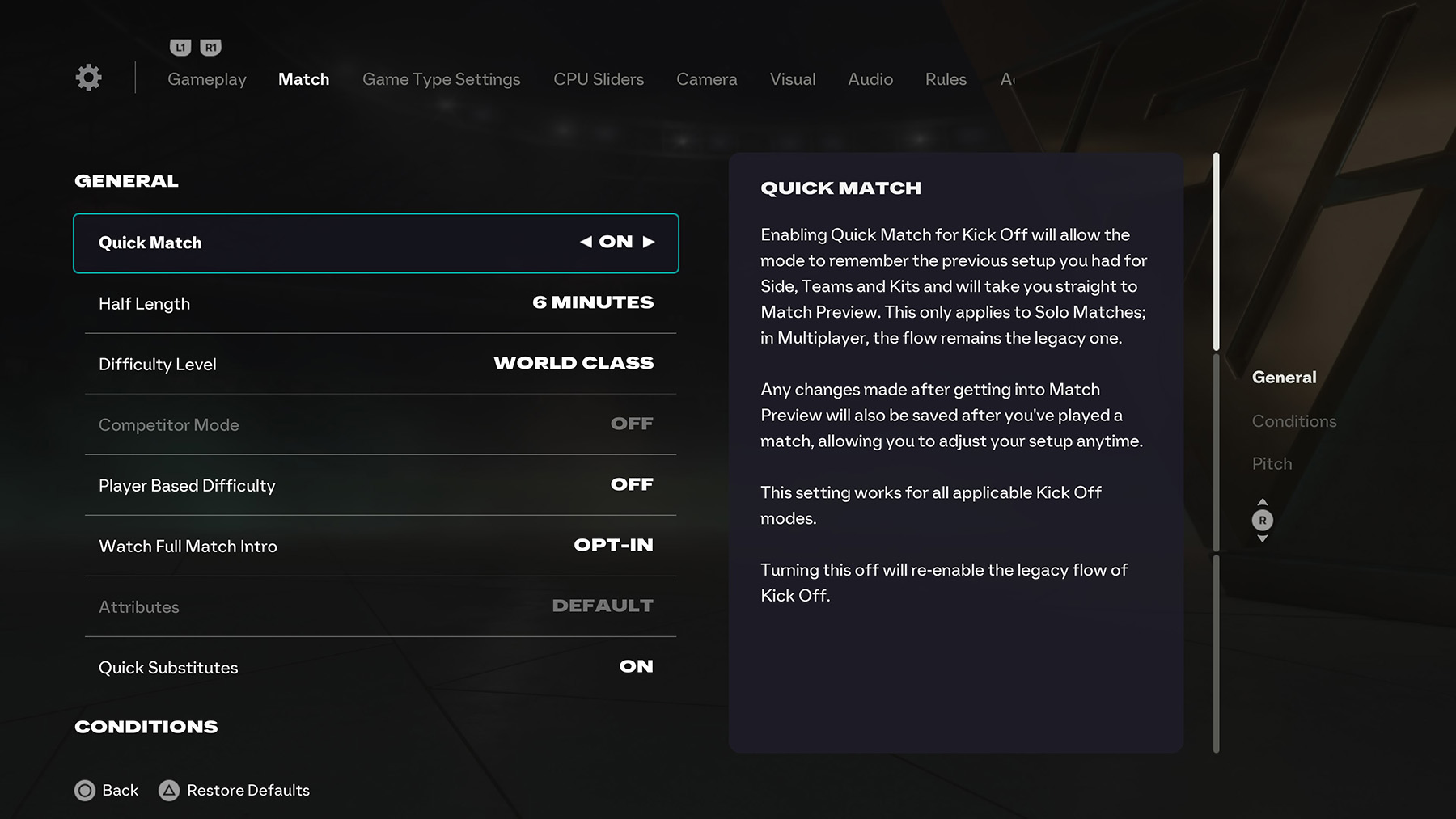1456x819 pixels.
Task: Switch to the Camera tab
Action: tap(706, 79)
